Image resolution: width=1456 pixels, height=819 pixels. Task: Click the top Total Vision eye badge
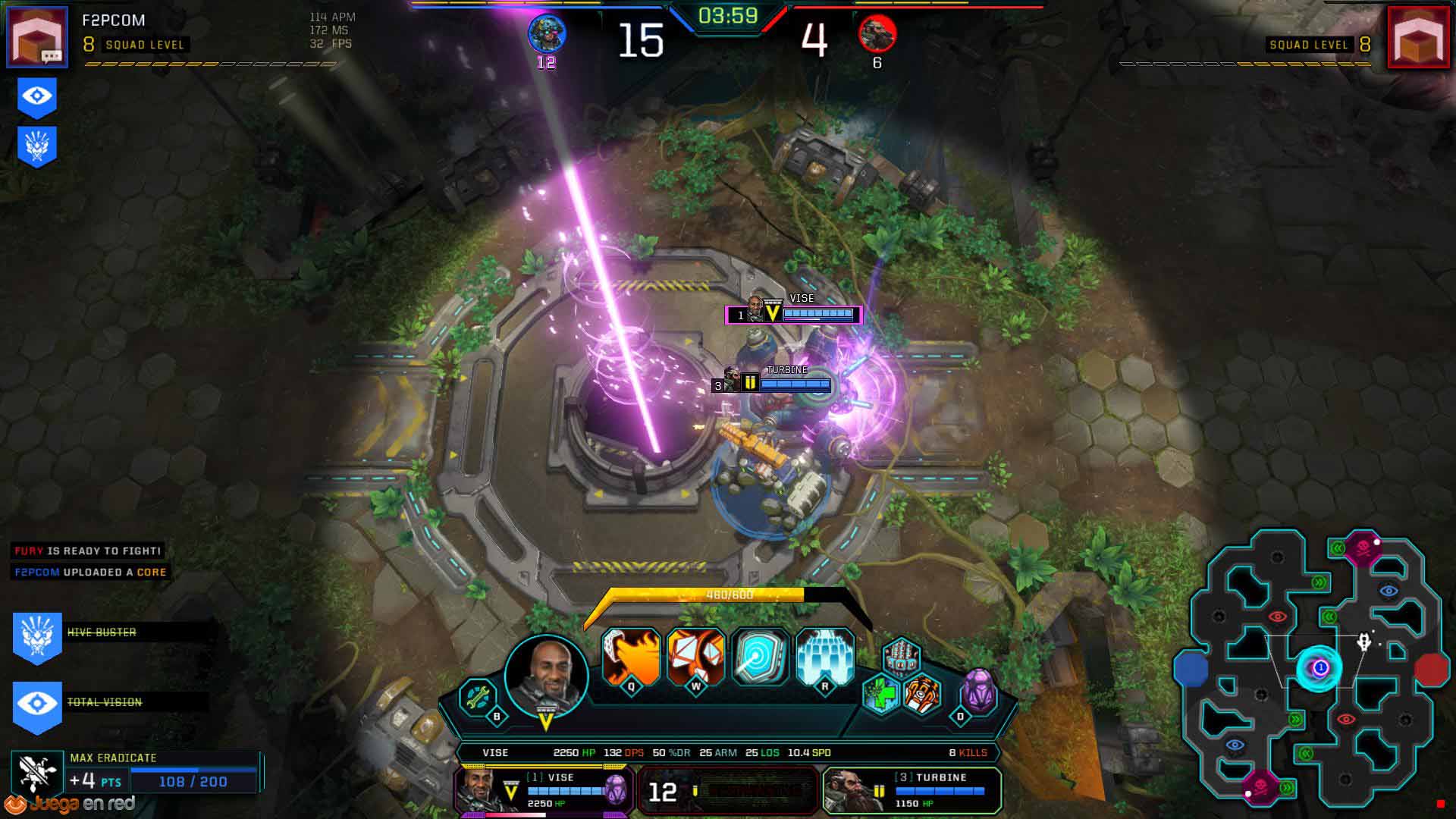tap(37, 99)
